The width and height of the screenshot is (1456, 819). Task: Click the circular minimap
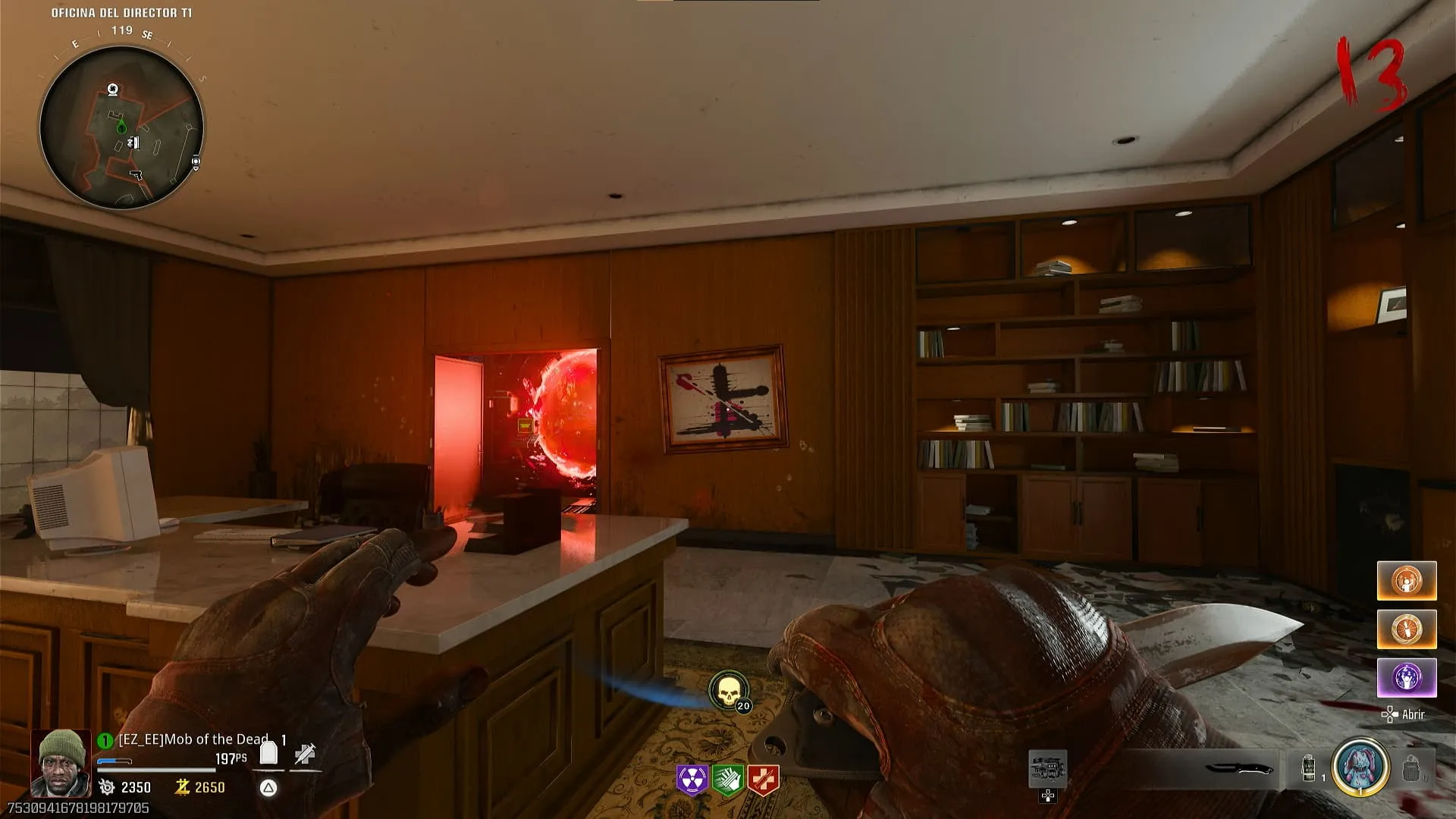click(x=121, y=127)
